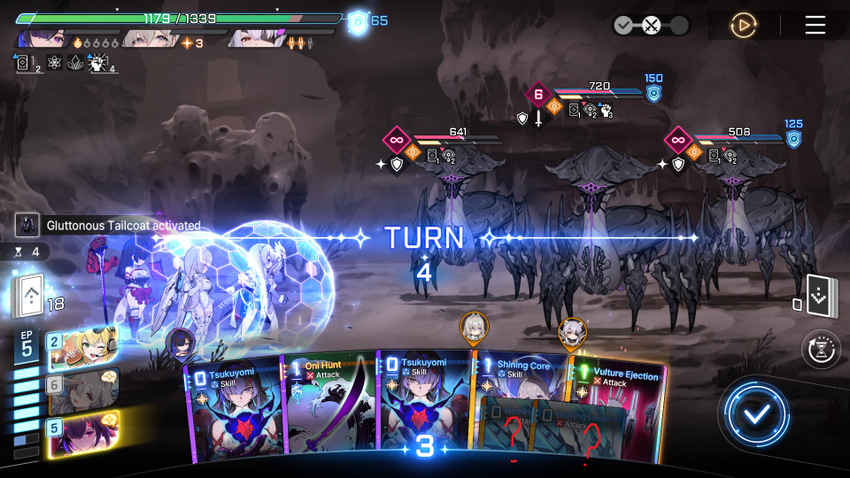The width and height of the screenshot is (850, 478).
Task: Inspect the enemy intent diamond showing 6
Action: tap(538, 96)
